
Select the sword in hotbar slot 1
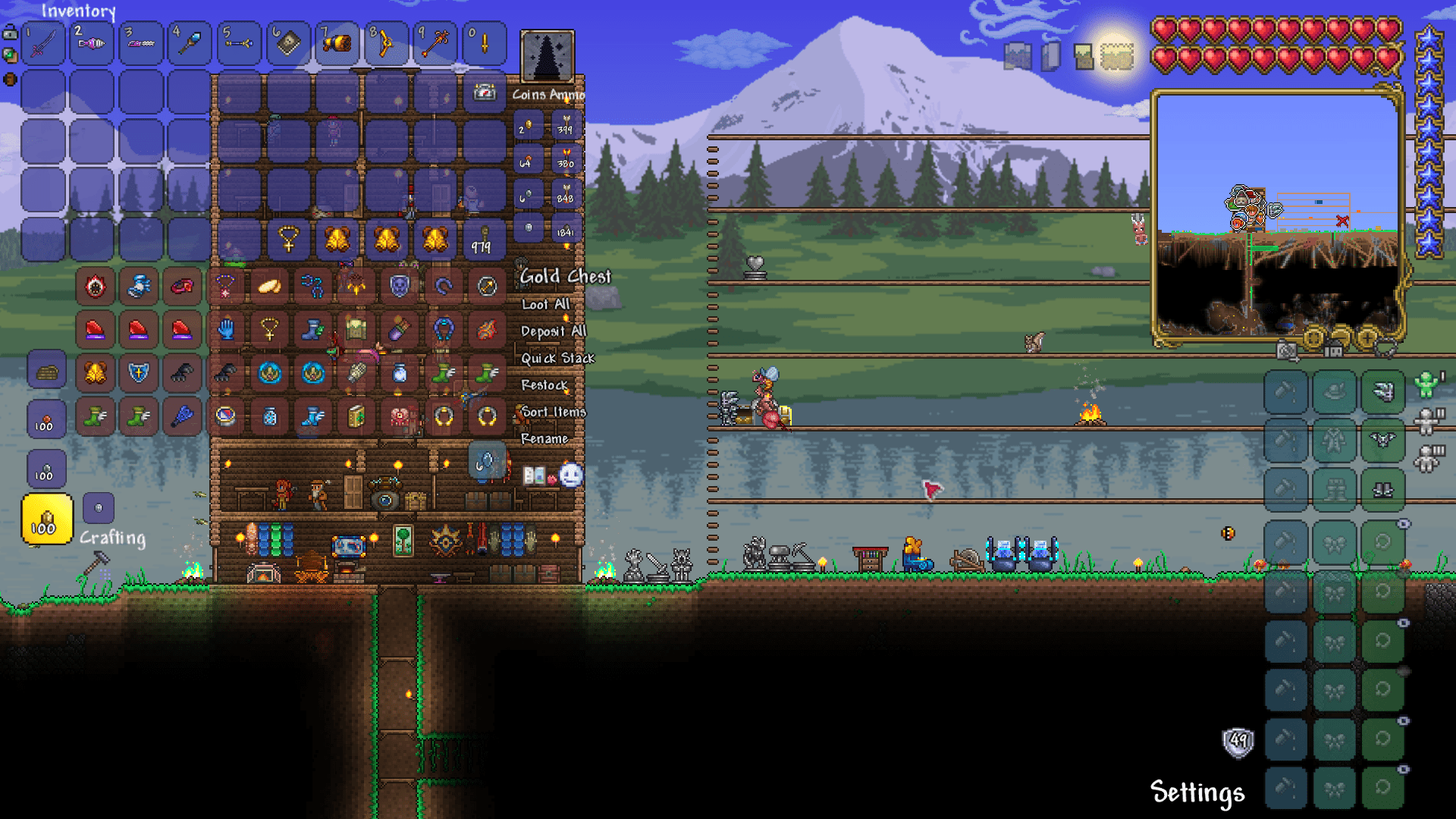click(x=43, y=43)
